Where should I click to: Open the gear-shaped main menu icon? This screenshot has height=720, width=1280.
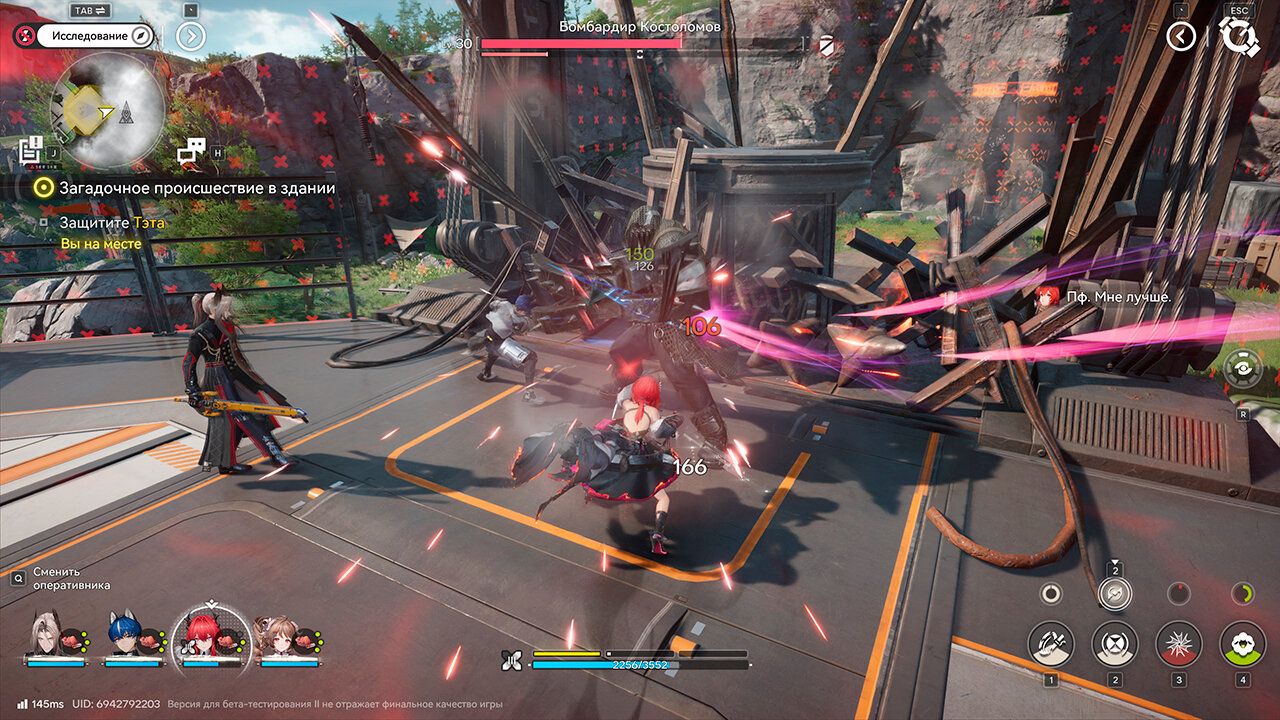pos(1239,37)
